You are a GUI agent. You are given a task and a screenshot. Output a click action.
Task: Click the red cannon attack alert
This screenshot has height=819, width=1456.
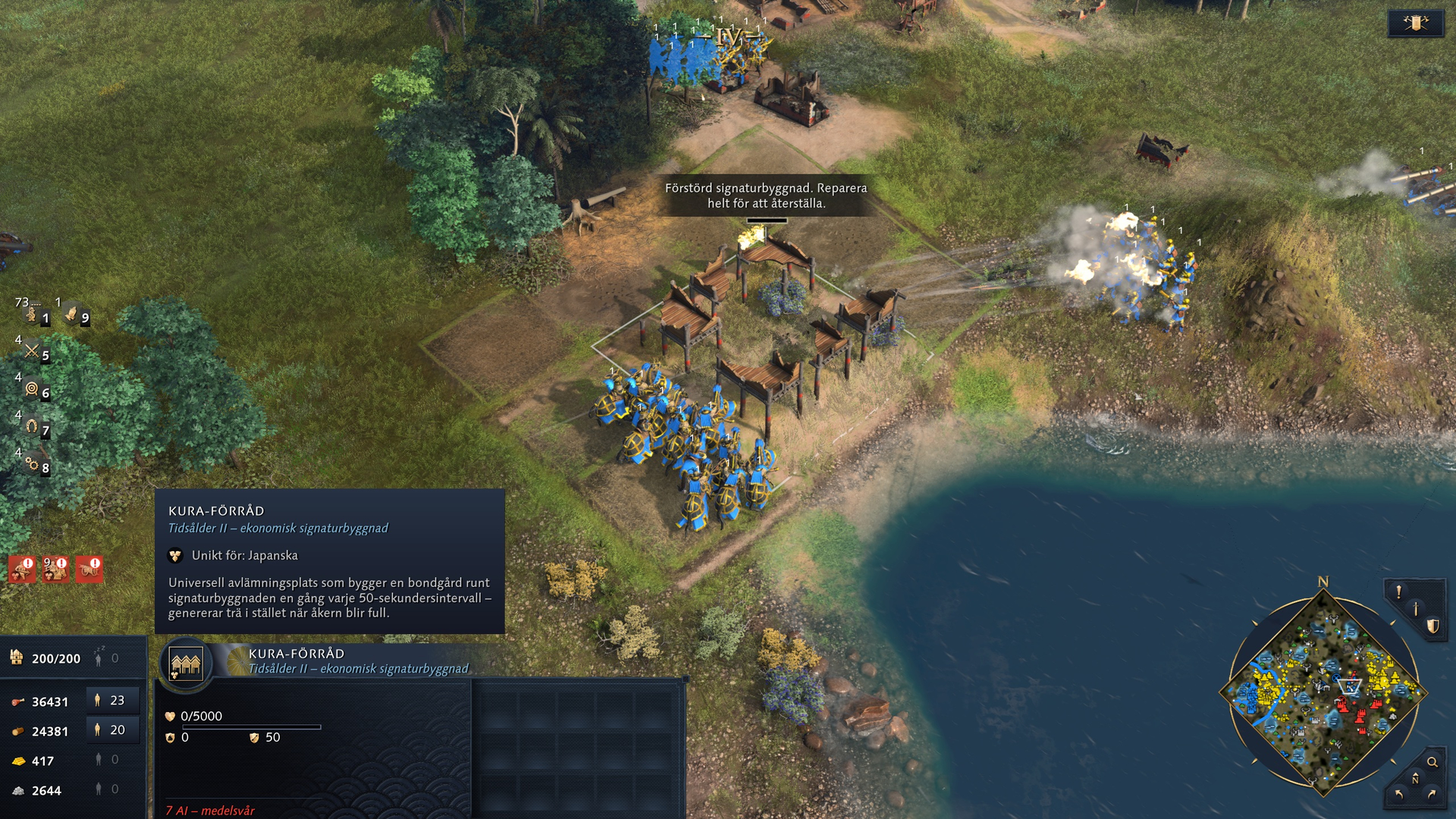coord(89,570)
